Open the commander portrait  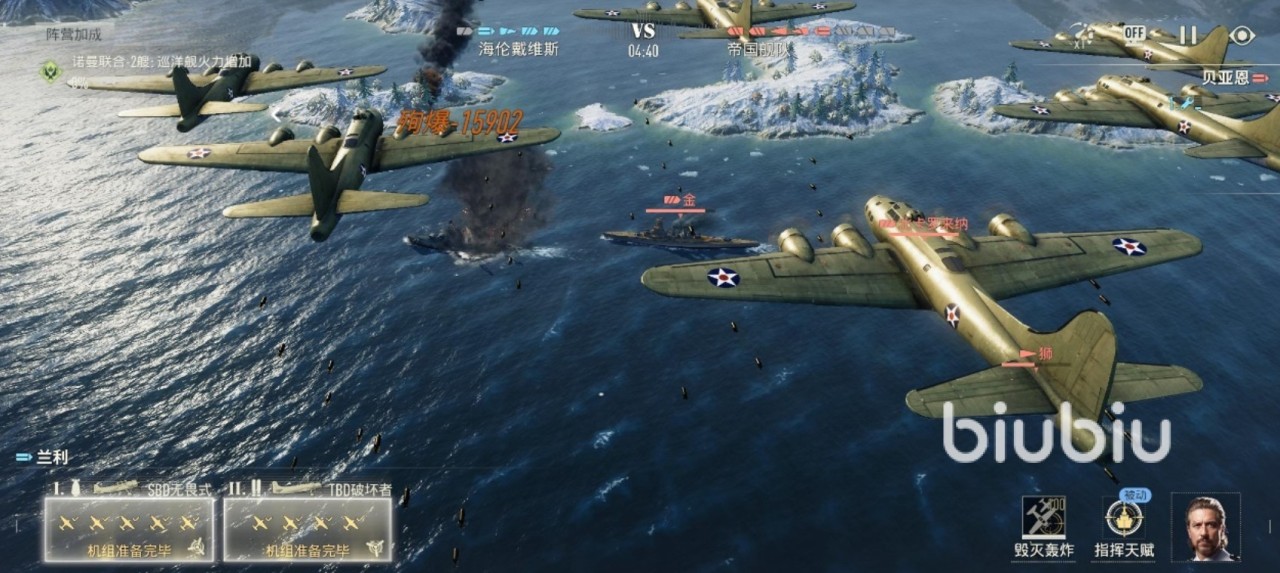[x=1211, y=526]
